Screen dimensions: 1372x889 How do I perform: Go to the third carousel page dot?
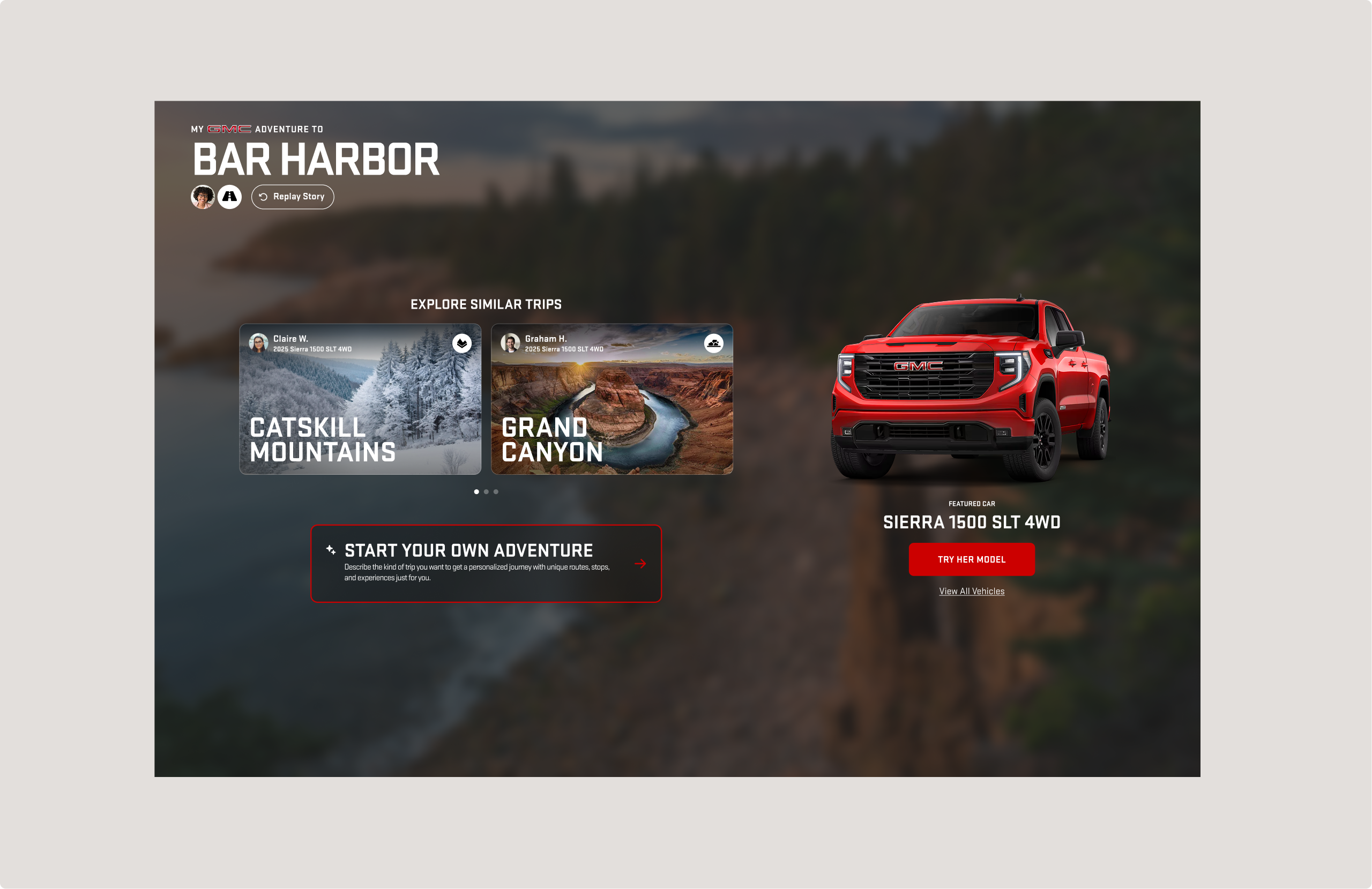[x=496, y=492]
